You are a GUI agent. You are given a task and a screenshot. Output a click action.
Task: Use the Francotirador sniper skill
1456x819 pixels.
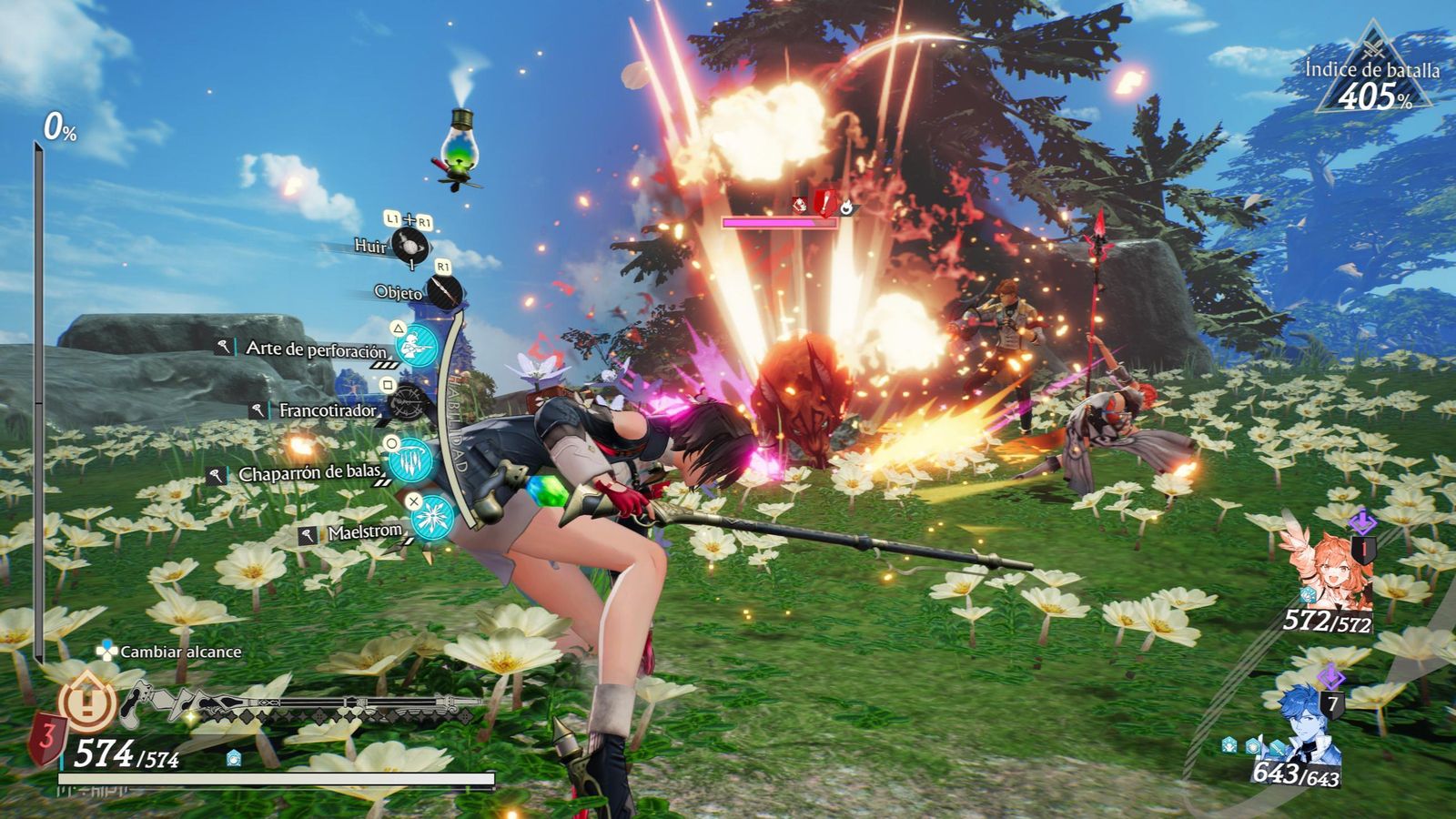[409, 406]
